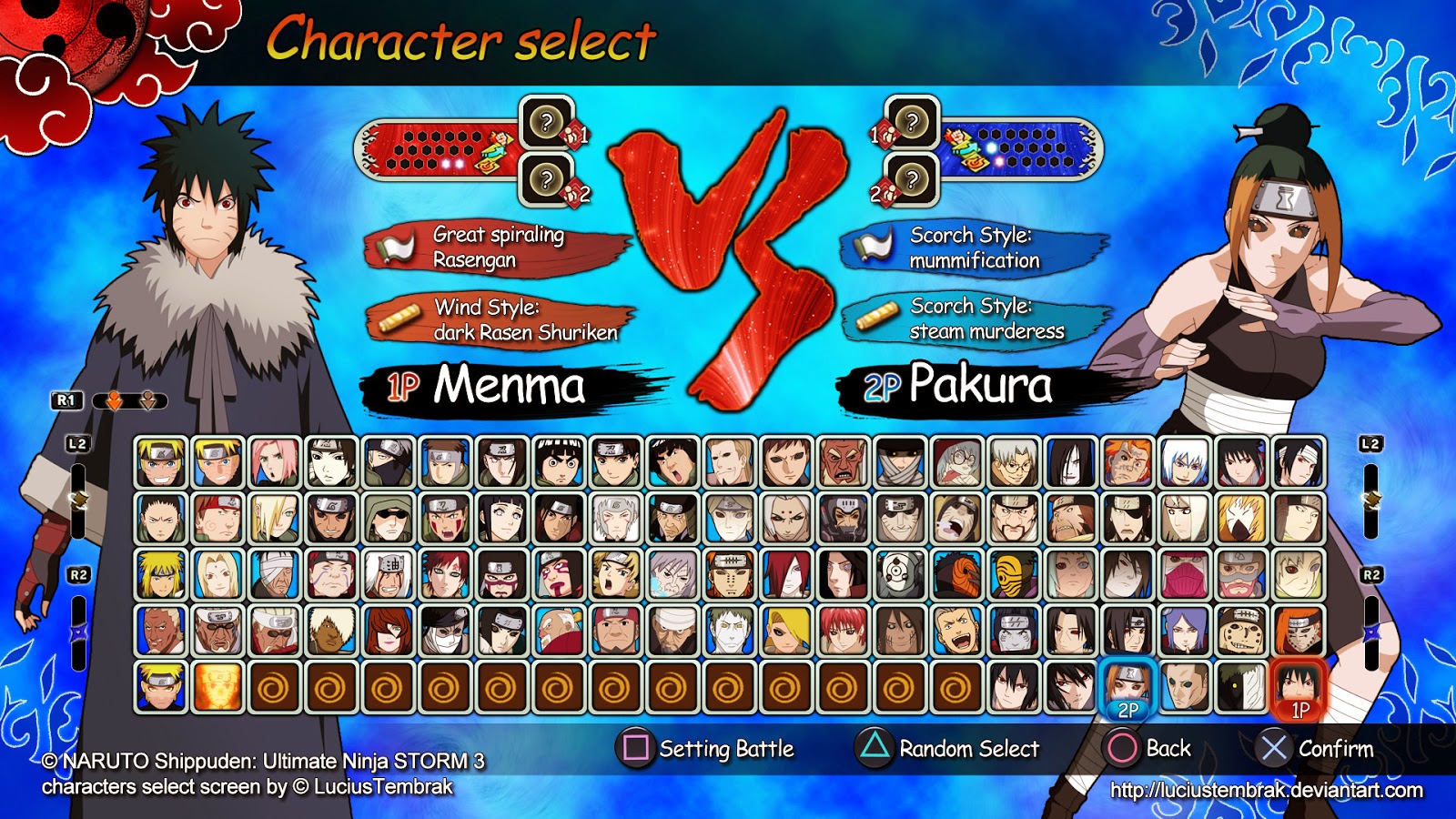This screenshot has width=1456, height=819.
Task: Pick the black-and-white Zetsu portrait
Action: (1241, 687)
